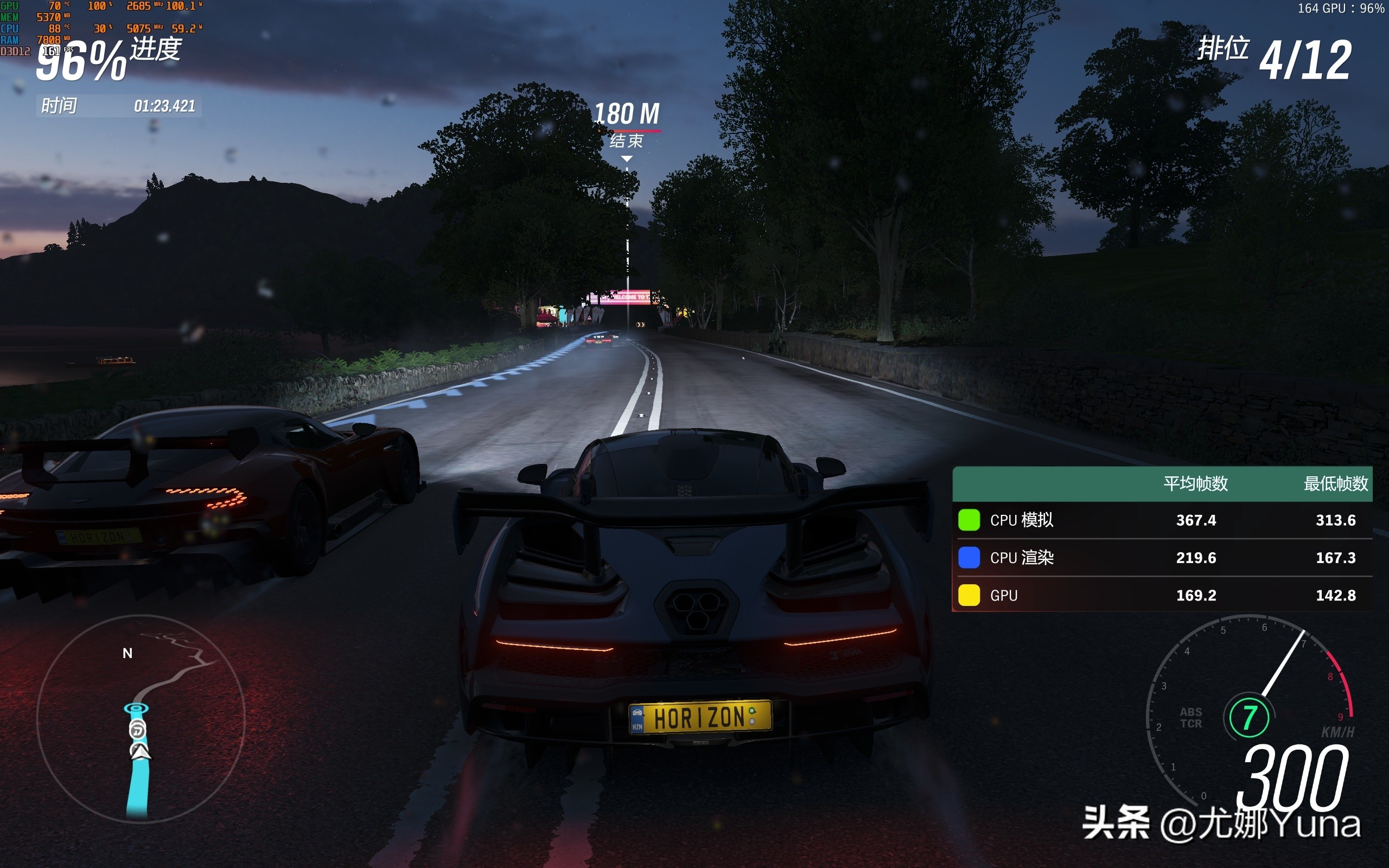Click the 结束 finish waypoint marker
The image size is (1389, 868).
tap(626, 141)
